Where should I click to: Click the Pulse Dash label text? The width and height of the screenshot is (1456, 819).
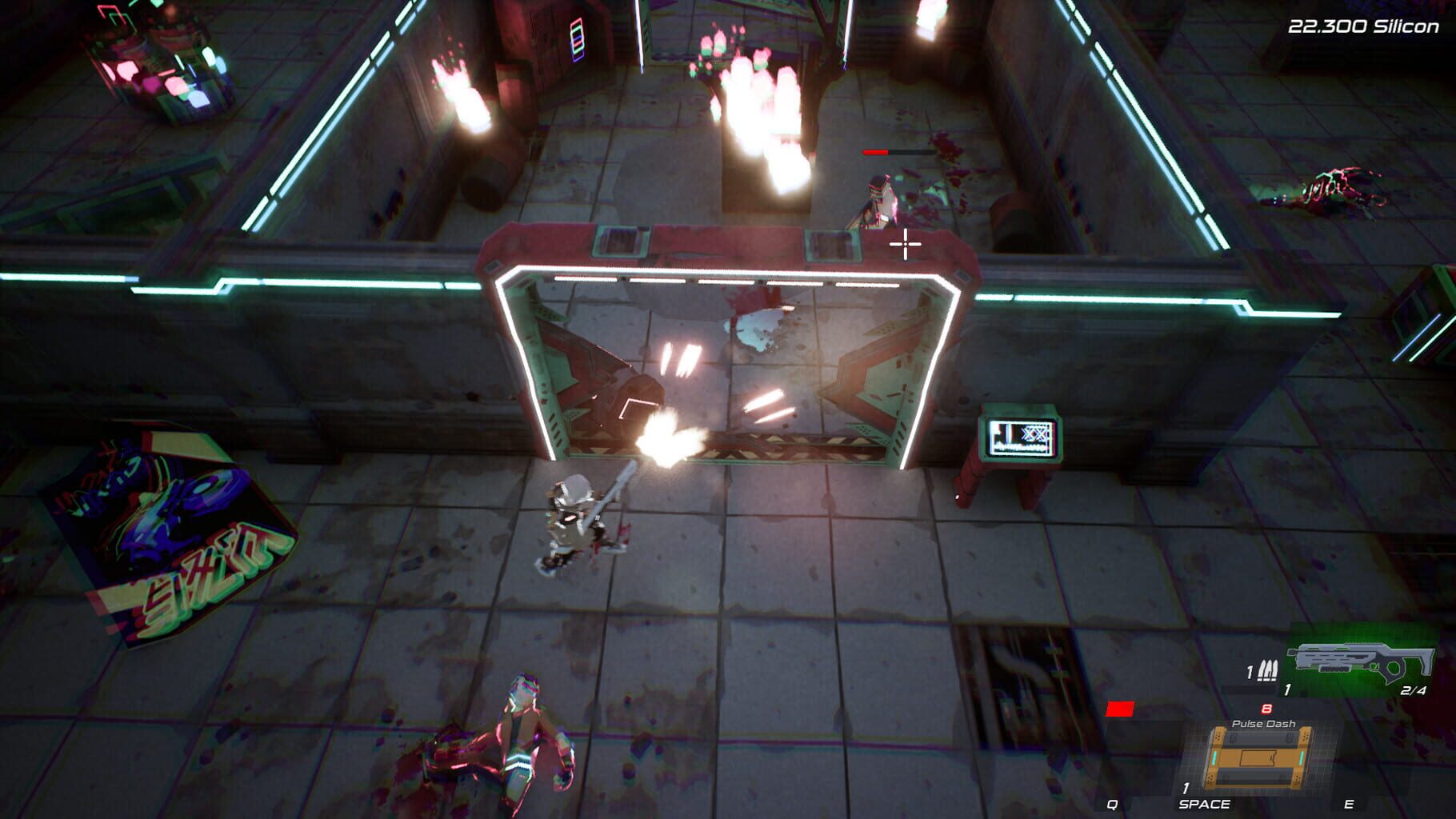1265,723
